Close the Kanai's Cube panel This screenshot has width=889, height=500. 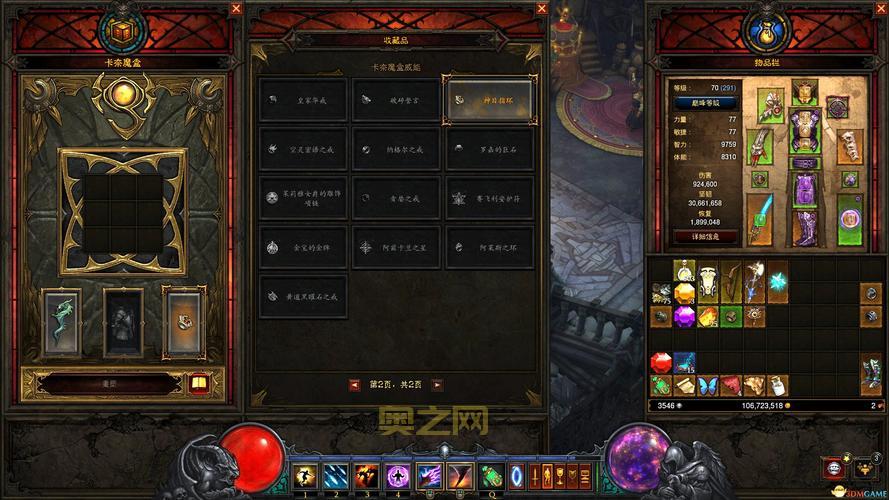236,8
